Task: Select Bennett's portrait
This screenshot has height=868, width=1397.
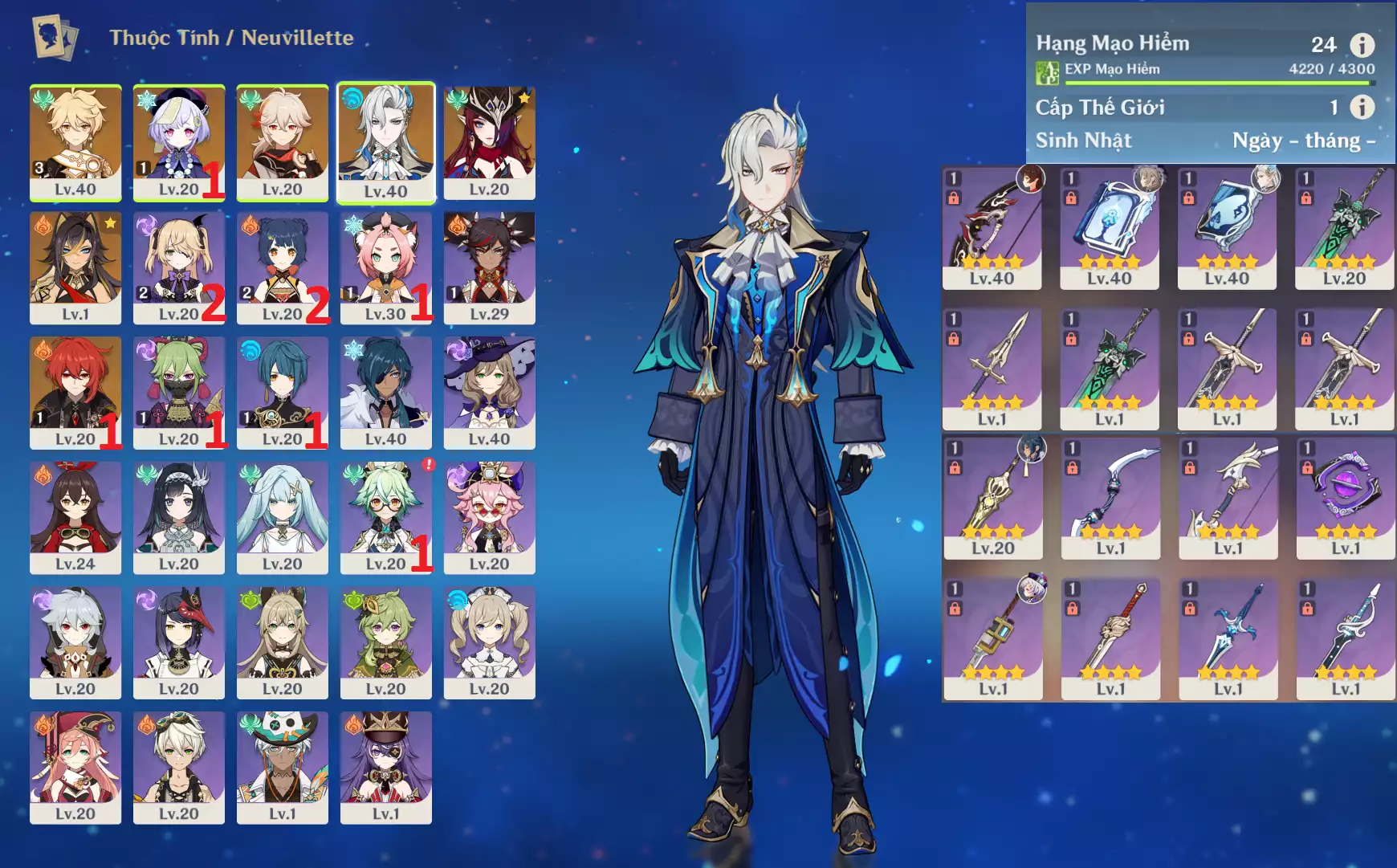Action: [x=178, y=767]
